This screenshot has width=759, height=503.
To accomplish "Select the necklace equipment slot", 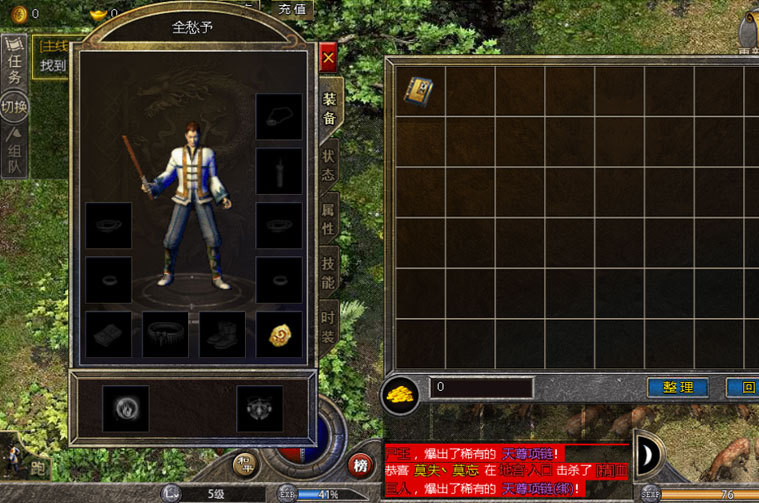I will click(278, 117).
